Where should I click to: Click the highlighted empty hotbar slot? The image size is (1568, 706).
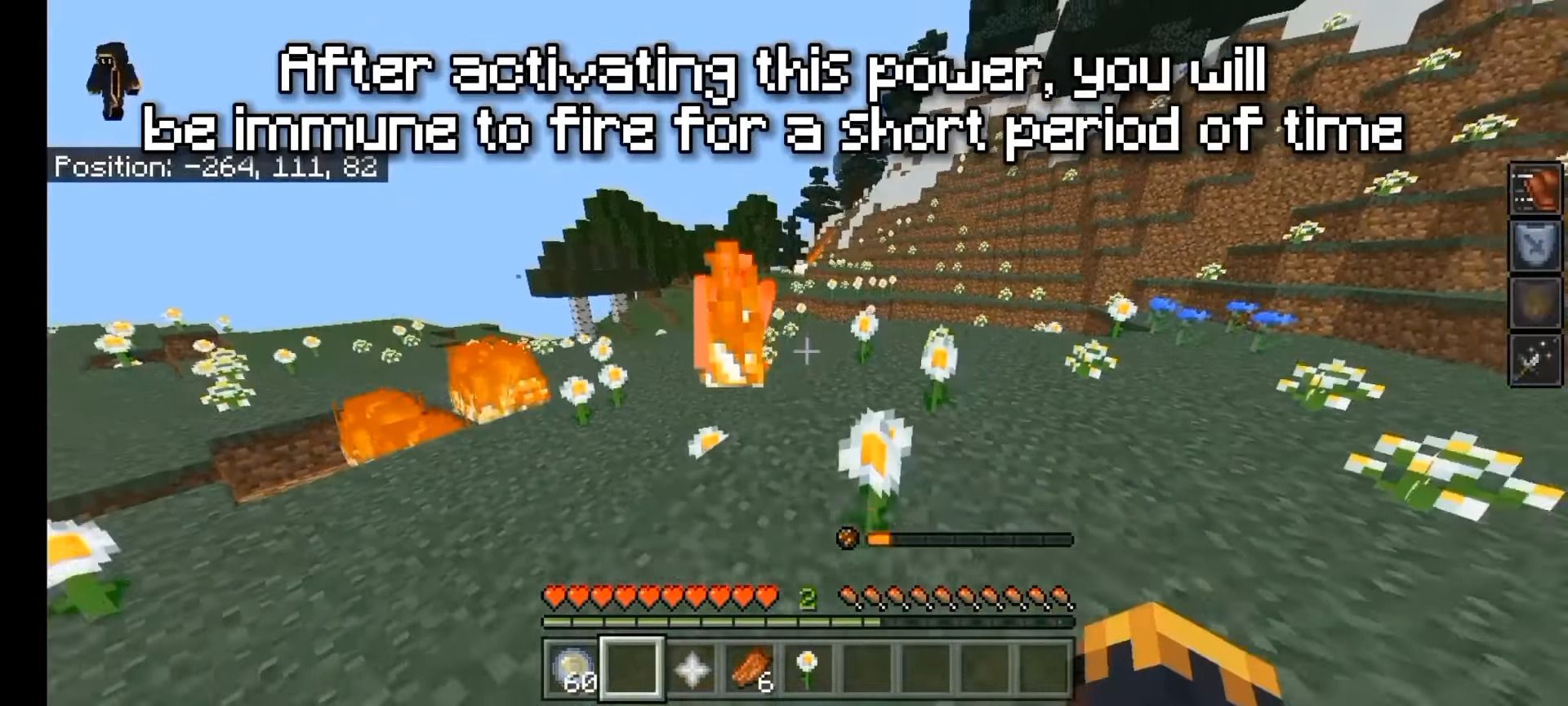632,668
